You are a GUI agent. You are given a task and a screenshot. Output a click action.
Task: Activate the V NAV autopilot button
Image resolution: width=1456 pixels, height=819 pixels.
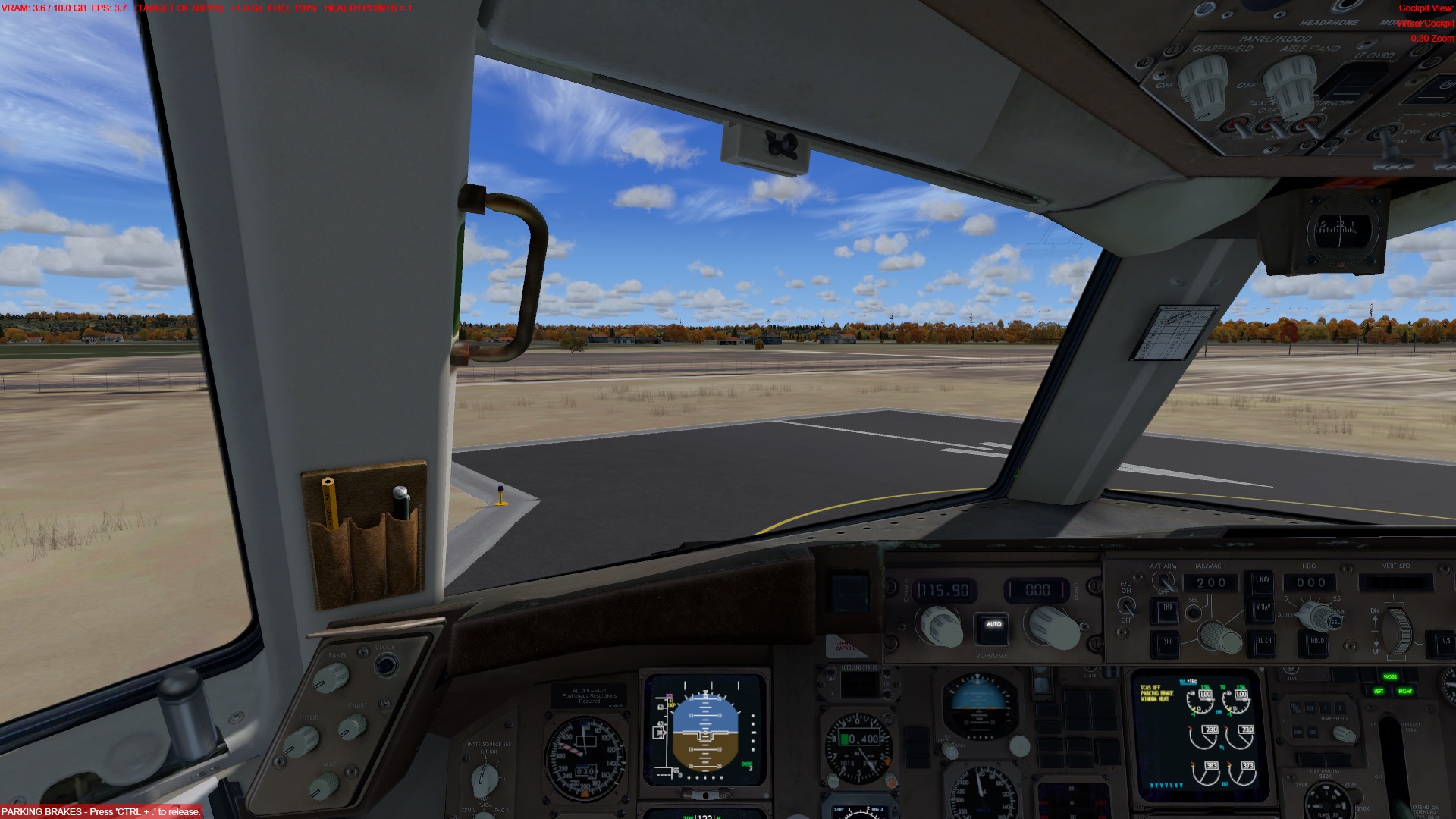click(x=1262, y=609)
